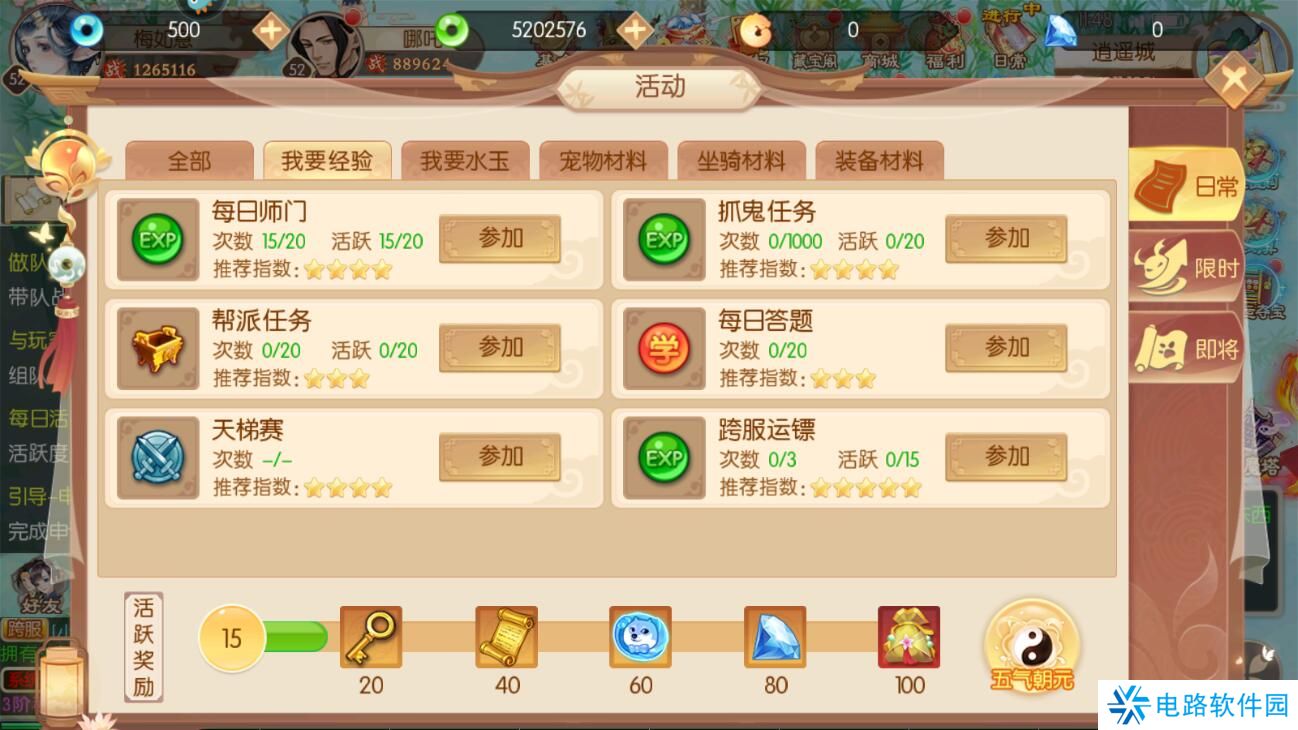
Task: Click the crossed swords icon for 天梯赛
Action: coord(157,457)
